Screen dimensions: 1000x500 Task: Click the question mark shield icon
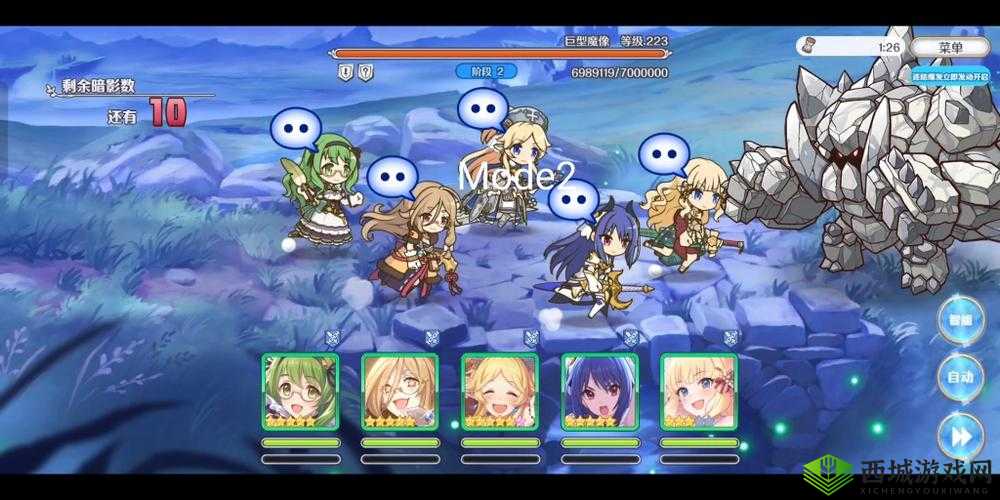[x=366, y=72]
